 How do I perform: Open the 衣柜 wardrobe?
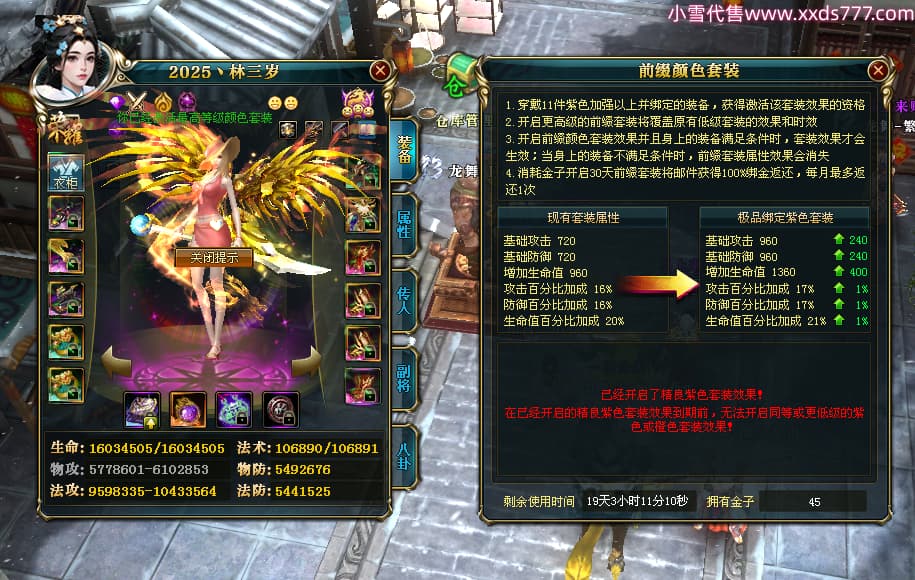[66, 172]
